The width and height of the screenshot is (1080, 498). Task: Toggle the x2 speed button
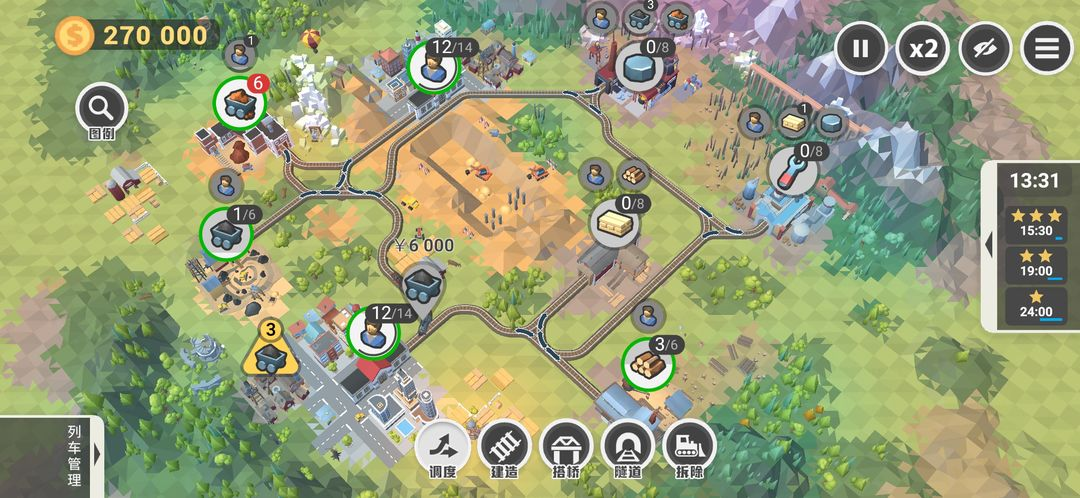[x=923, y=48]
